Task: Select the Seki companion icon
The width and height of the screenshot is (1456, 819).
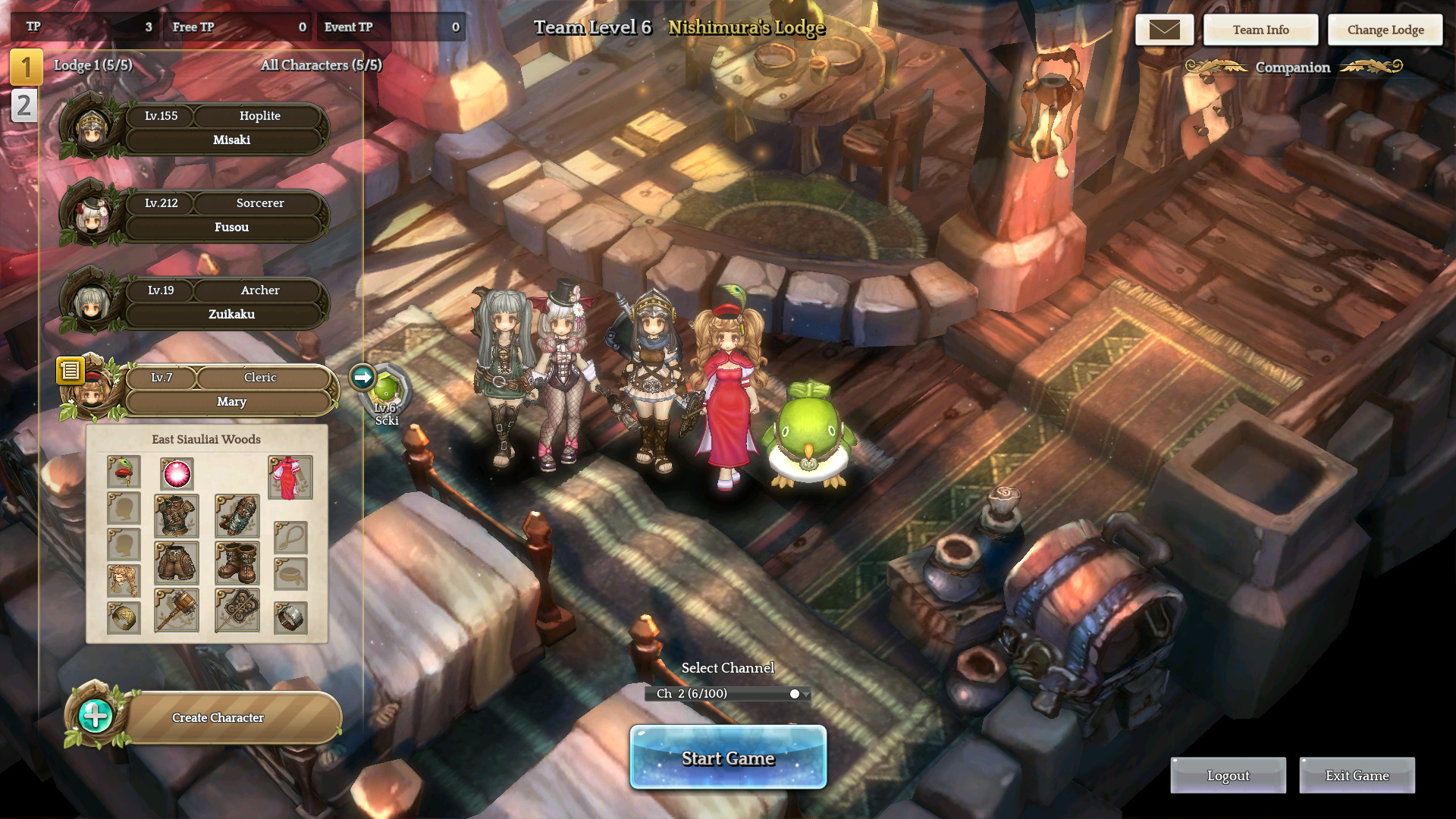Action: [x=385, y=390]
